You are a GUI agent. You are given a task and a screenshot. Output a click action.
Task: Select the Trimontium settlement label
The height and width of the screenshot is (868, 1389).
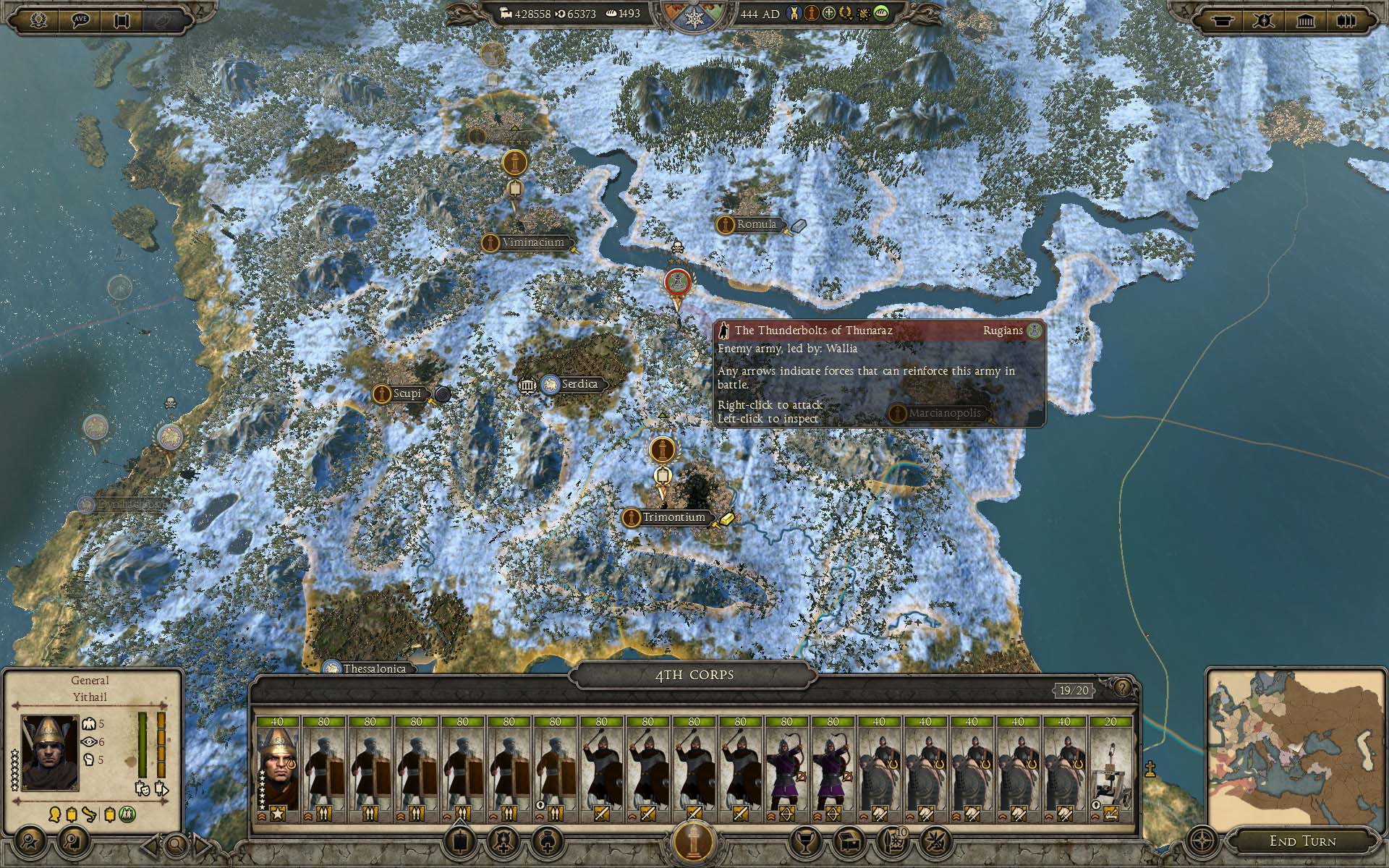673,517
